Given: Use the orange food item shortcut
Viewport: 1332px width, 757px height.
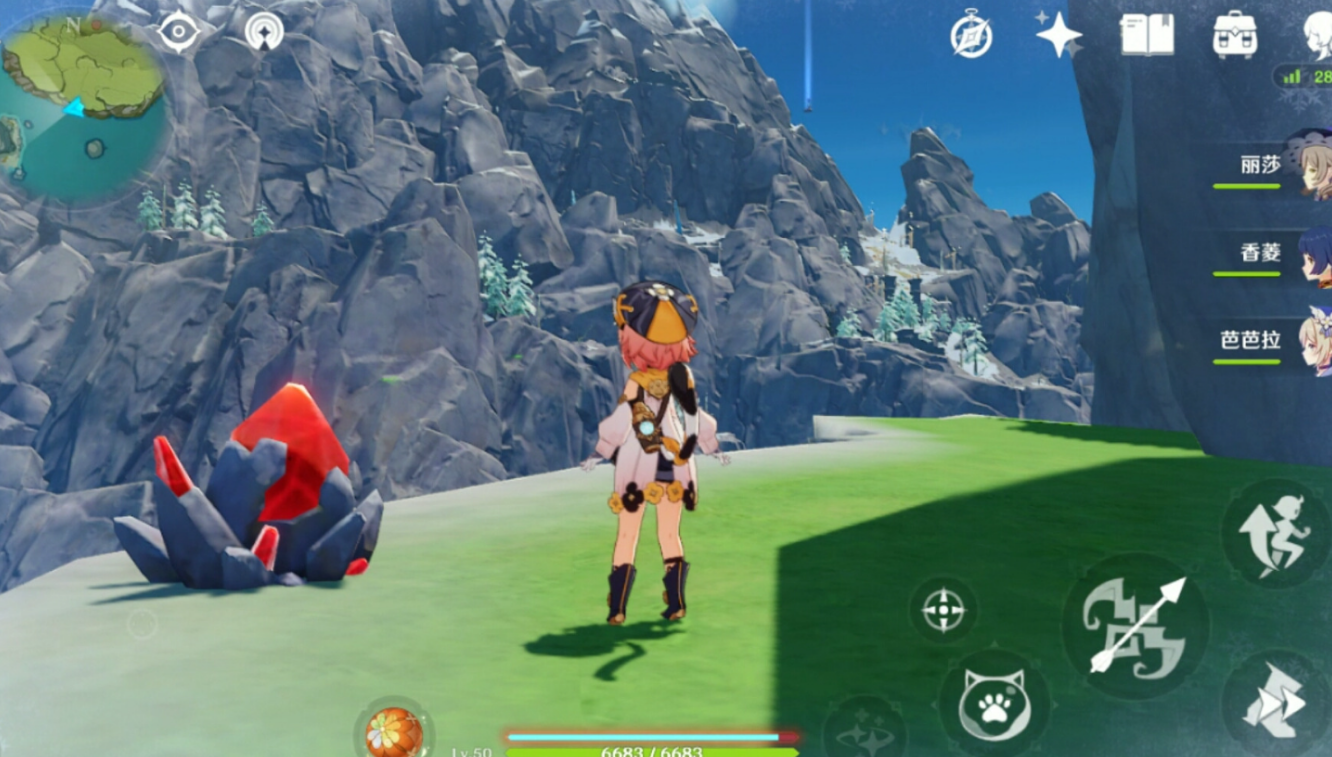Looking at the screenshot, I should (x=394, y=731).
